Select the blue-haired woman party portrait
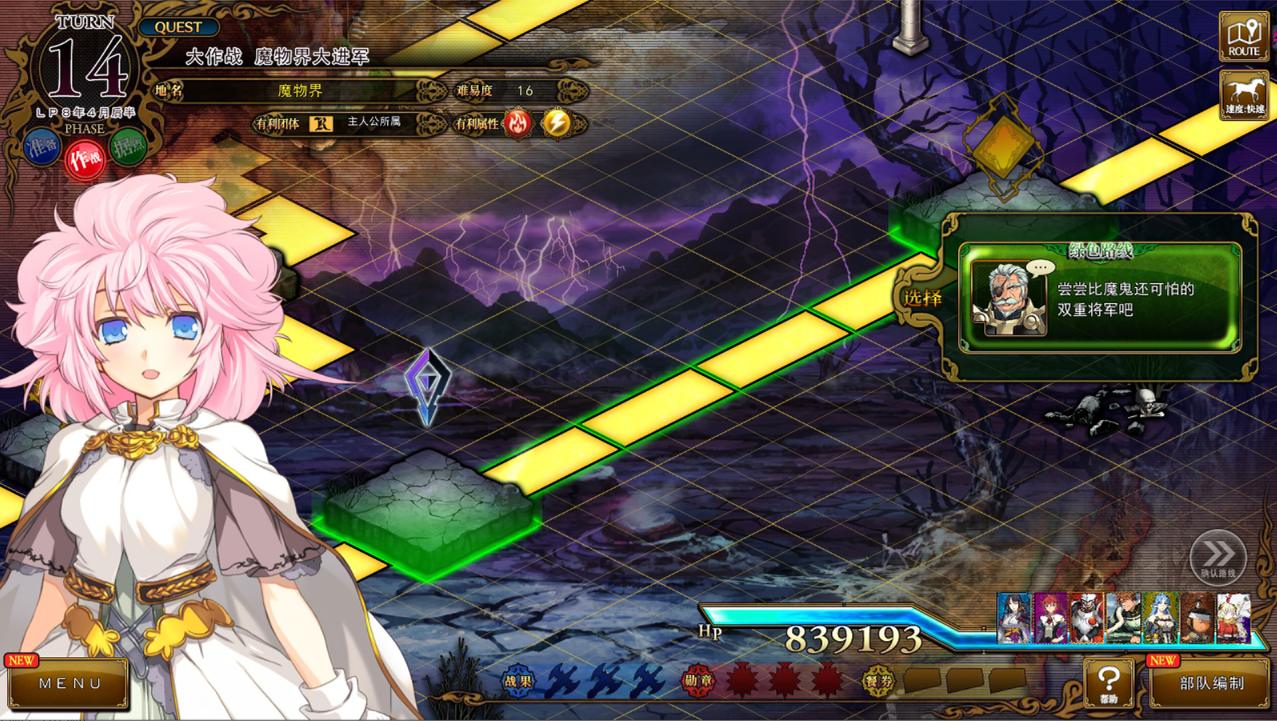This screenshot has width=1277, height=721. [1160, 618]
